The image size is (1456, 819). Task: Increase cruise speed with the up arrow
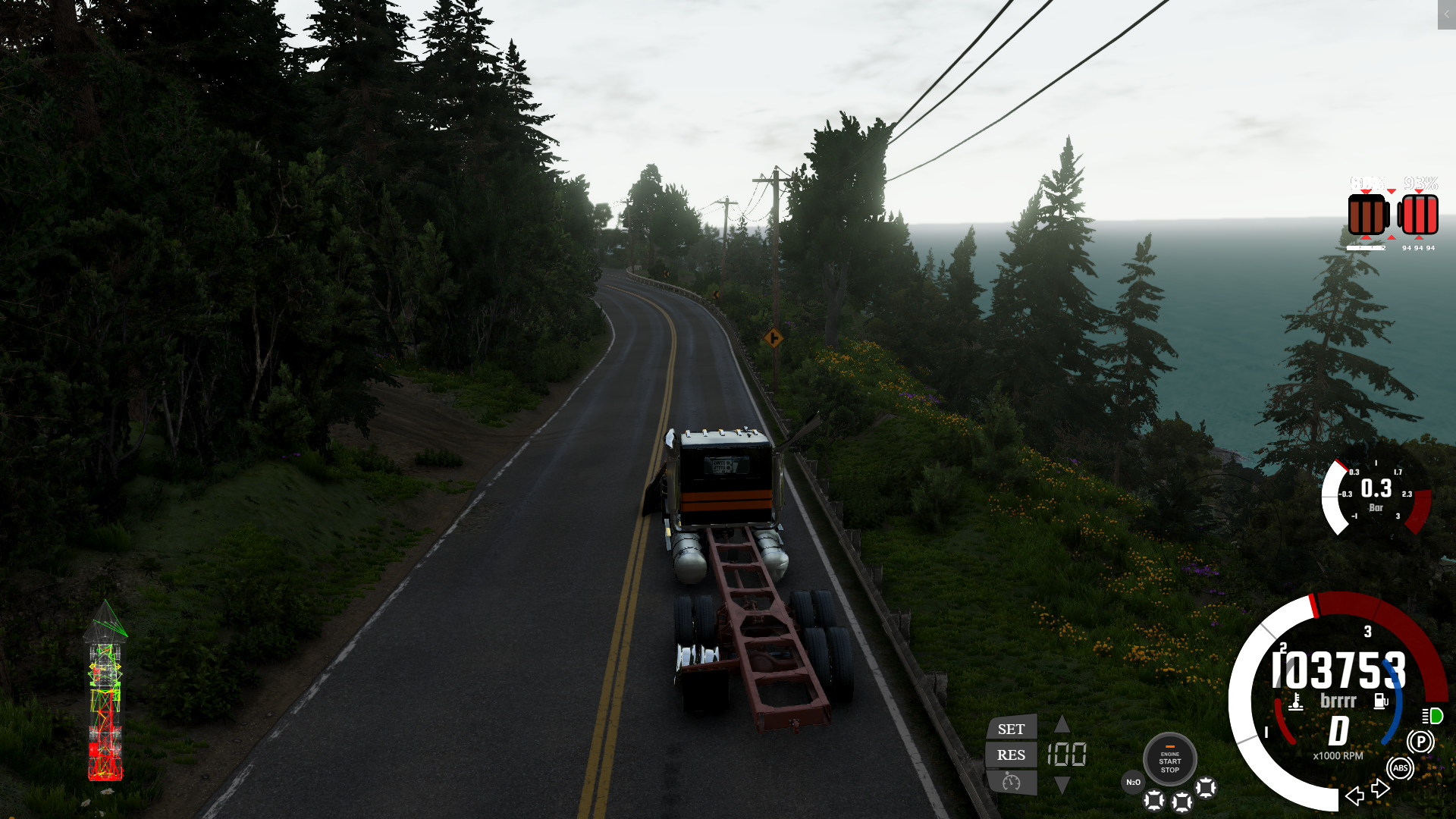1062,723
